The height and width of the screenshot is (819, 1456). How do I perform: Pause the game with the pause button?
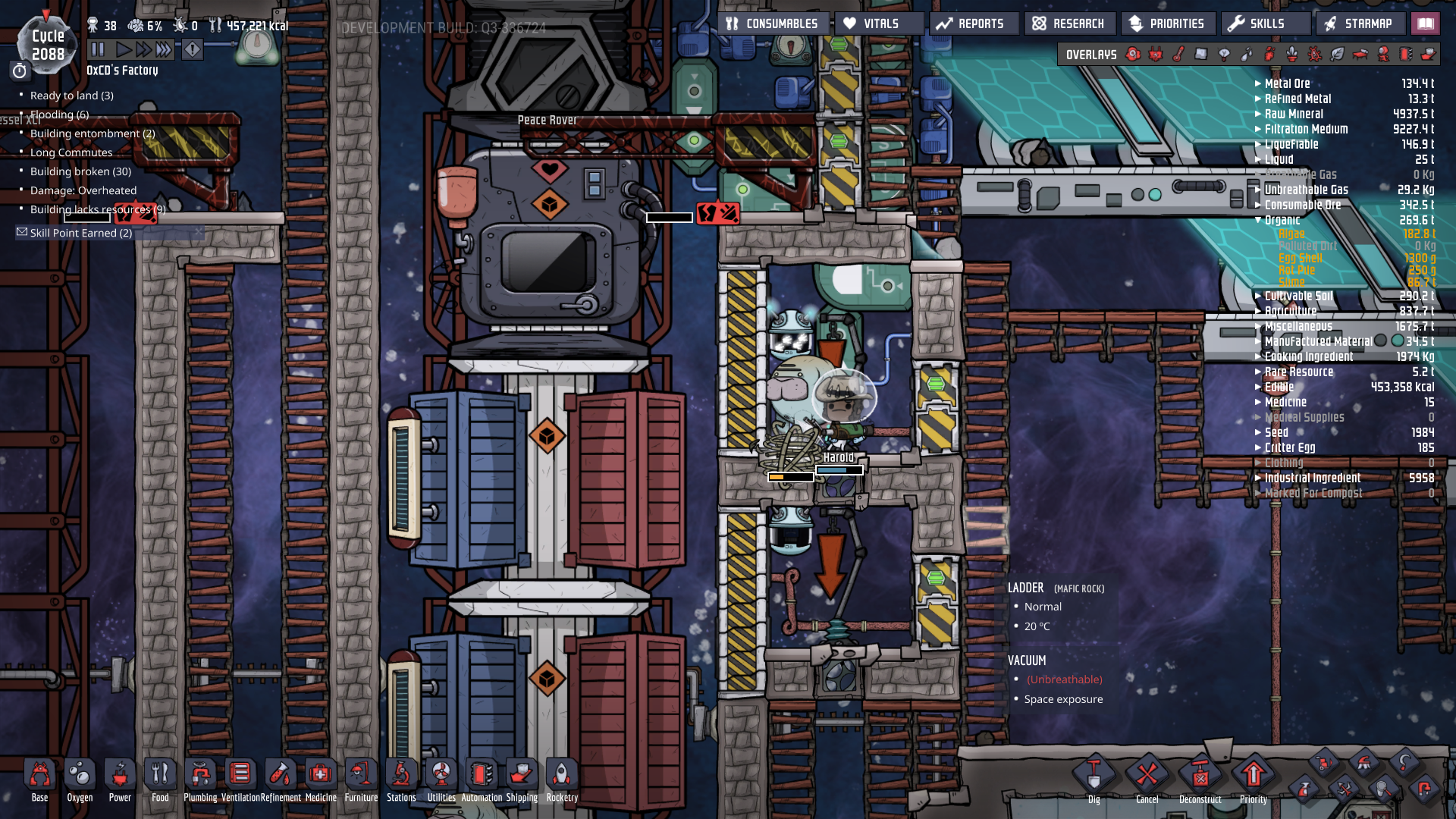coord(96,50)
